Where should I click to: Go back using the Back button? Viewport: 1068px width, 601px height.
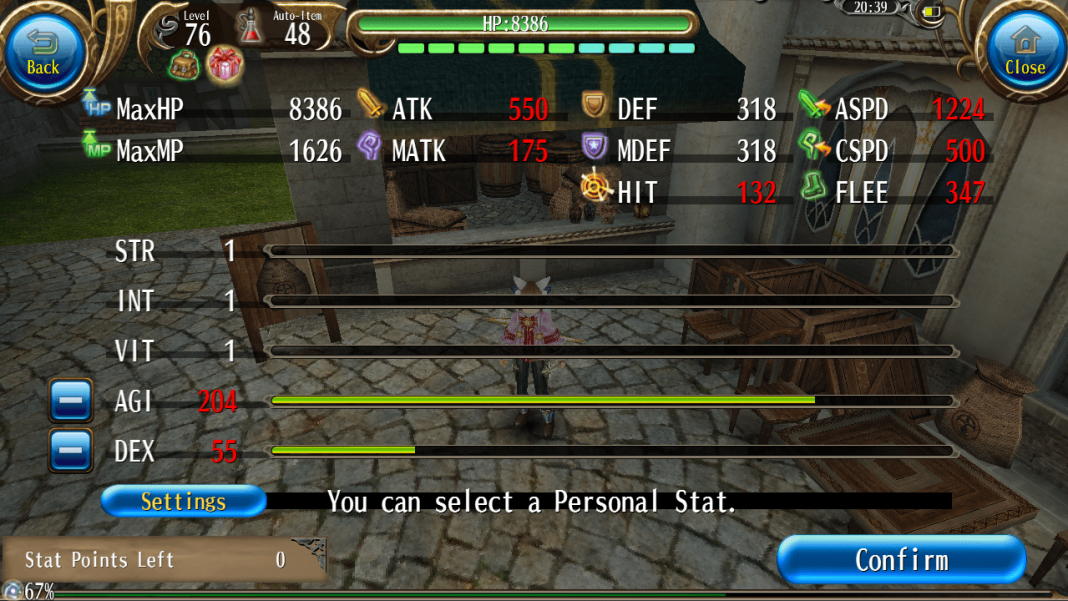tap(43, 52)
